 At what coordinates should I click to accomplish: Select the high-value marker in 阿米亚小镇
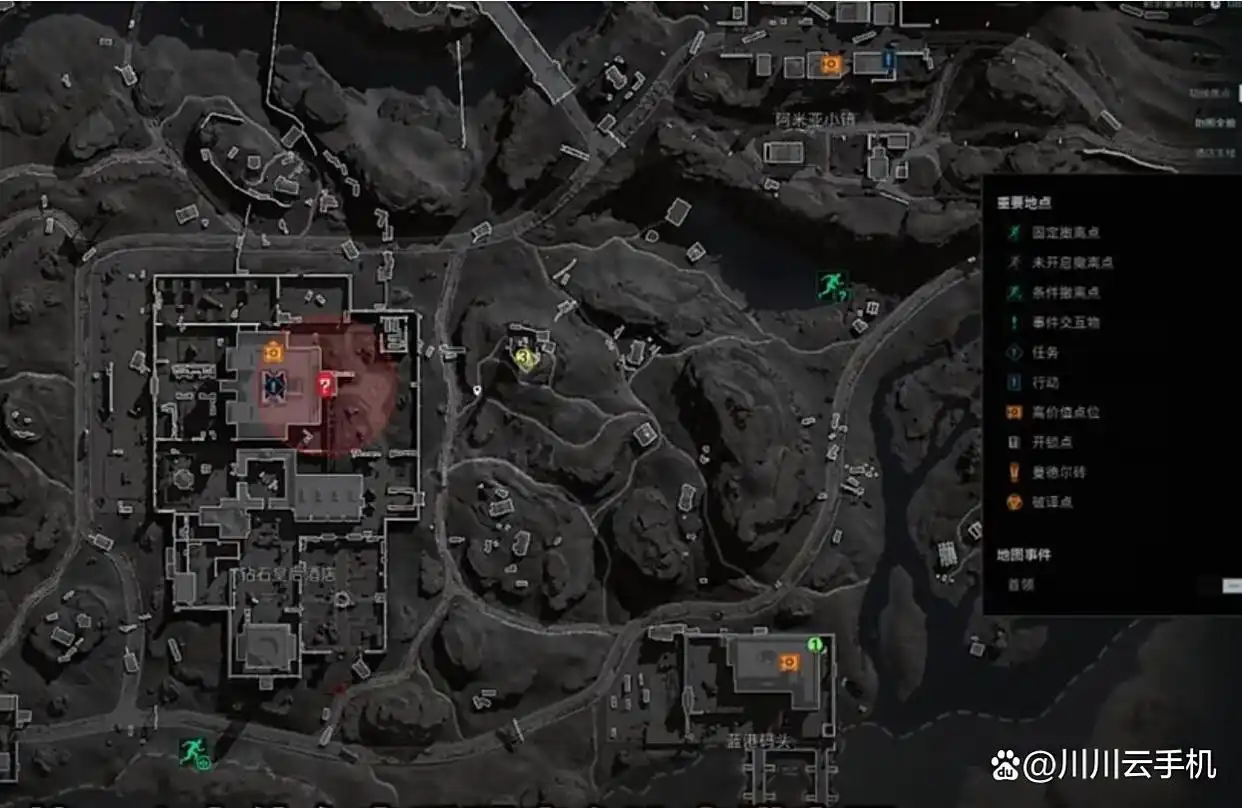[829, 64]
